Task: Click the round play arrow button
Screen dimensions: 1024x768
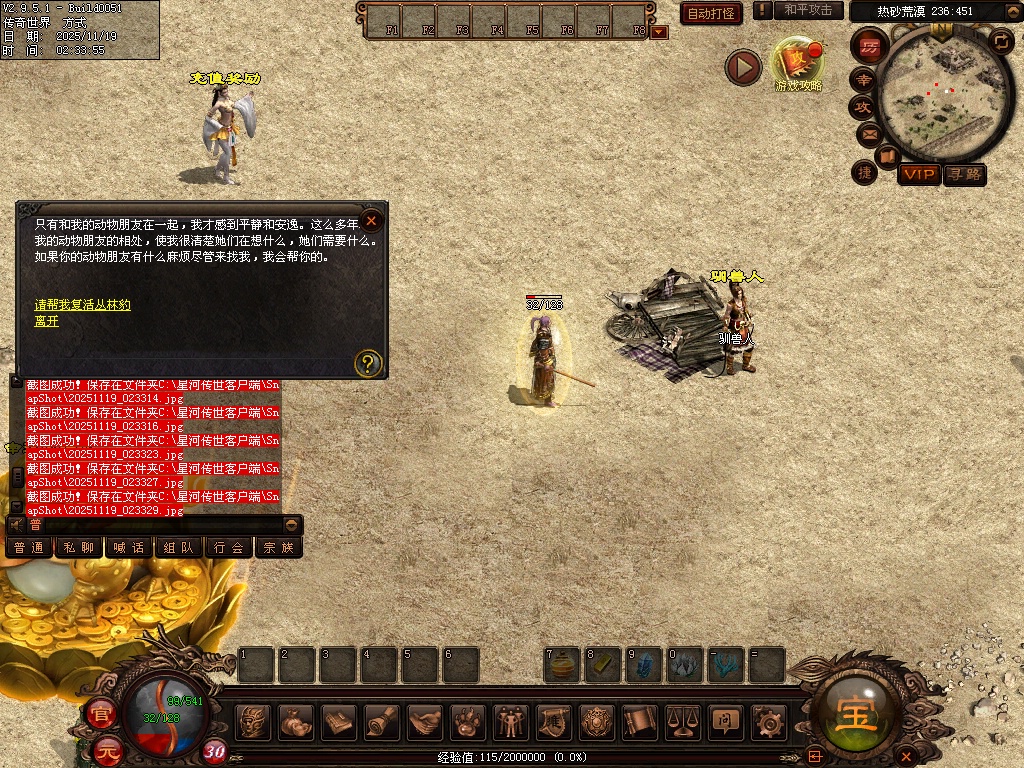Action: click(x=743, y=67)
